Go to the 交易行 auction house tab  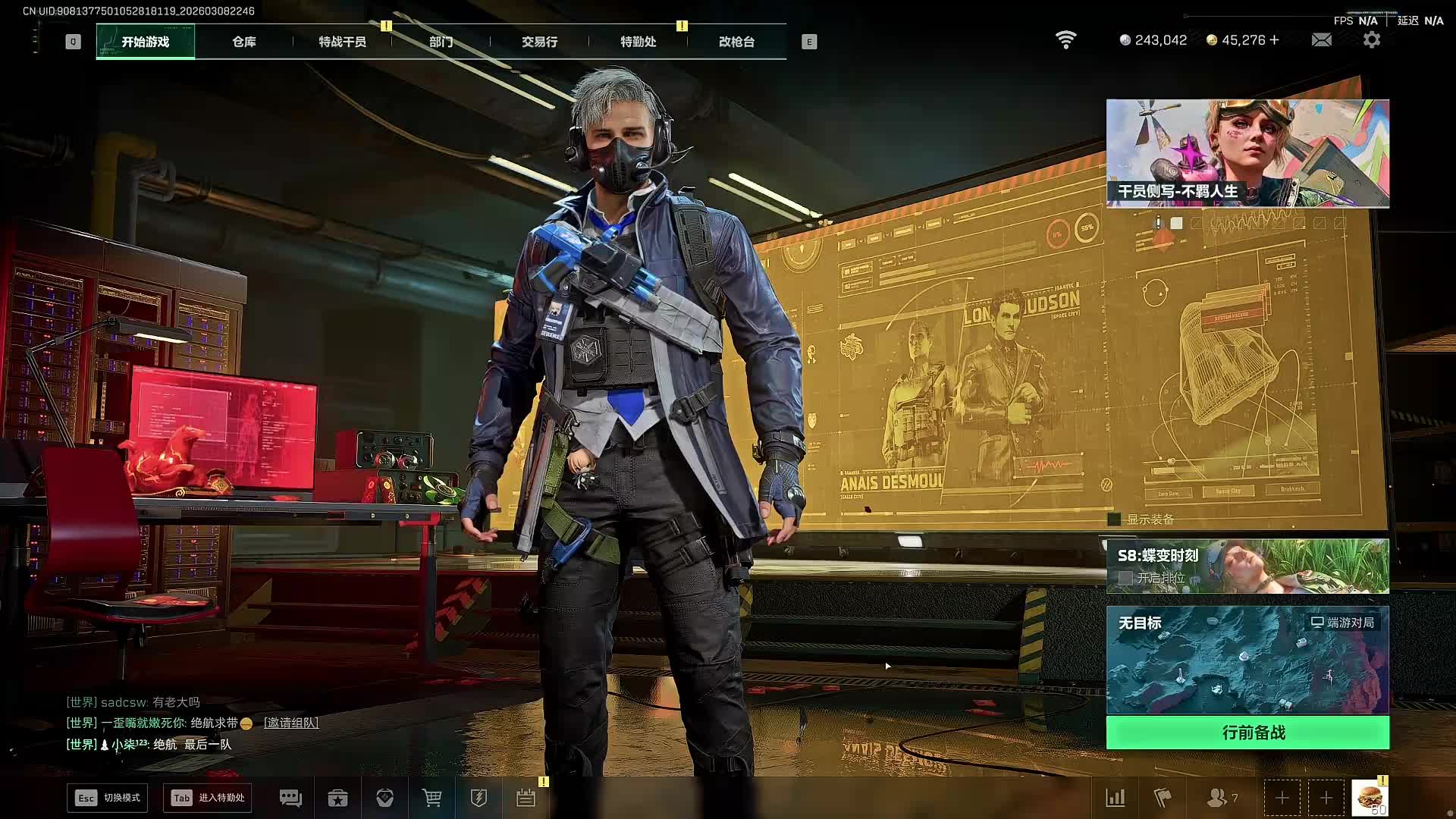click(x=539, y=42)
